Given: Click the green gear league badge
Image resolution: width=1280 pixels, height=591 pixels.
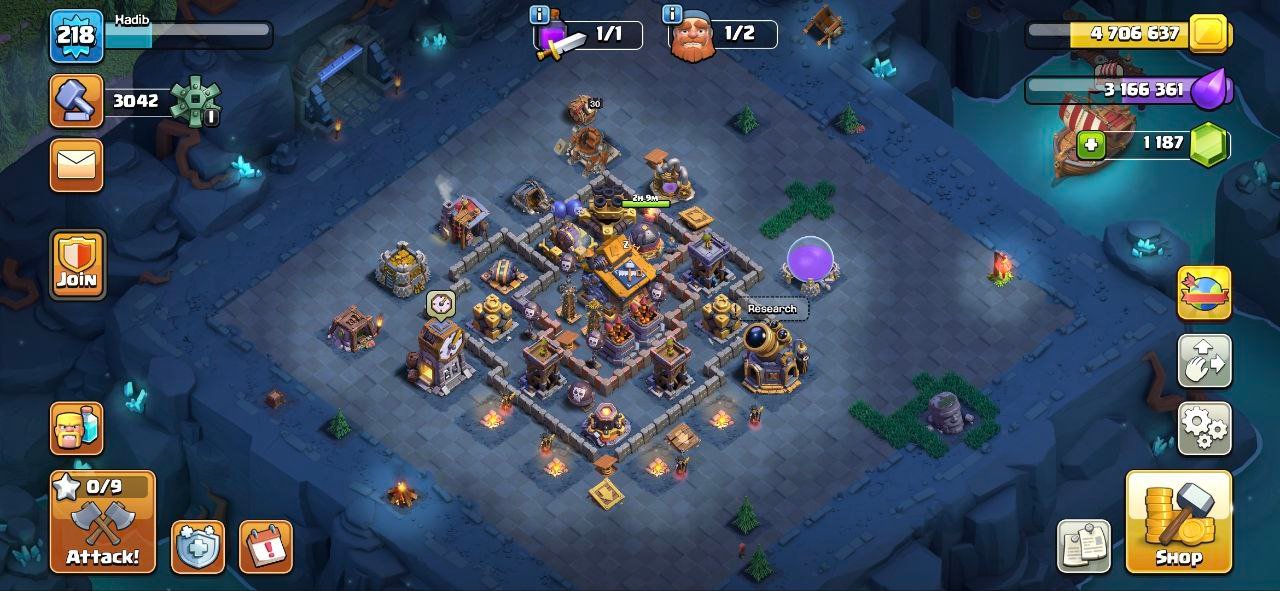Looking at the screenshot, I should tap(194, 101).
